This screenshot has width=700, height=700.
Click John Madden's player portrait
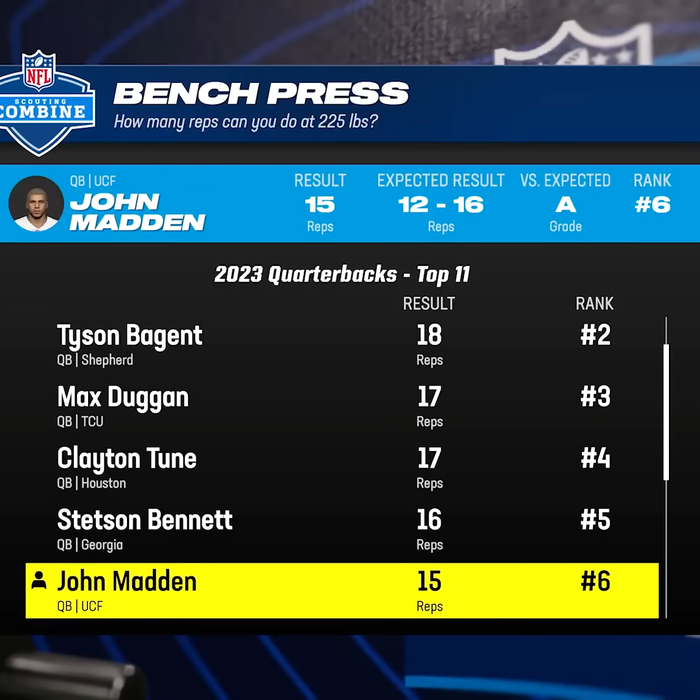tap(36, 203)
